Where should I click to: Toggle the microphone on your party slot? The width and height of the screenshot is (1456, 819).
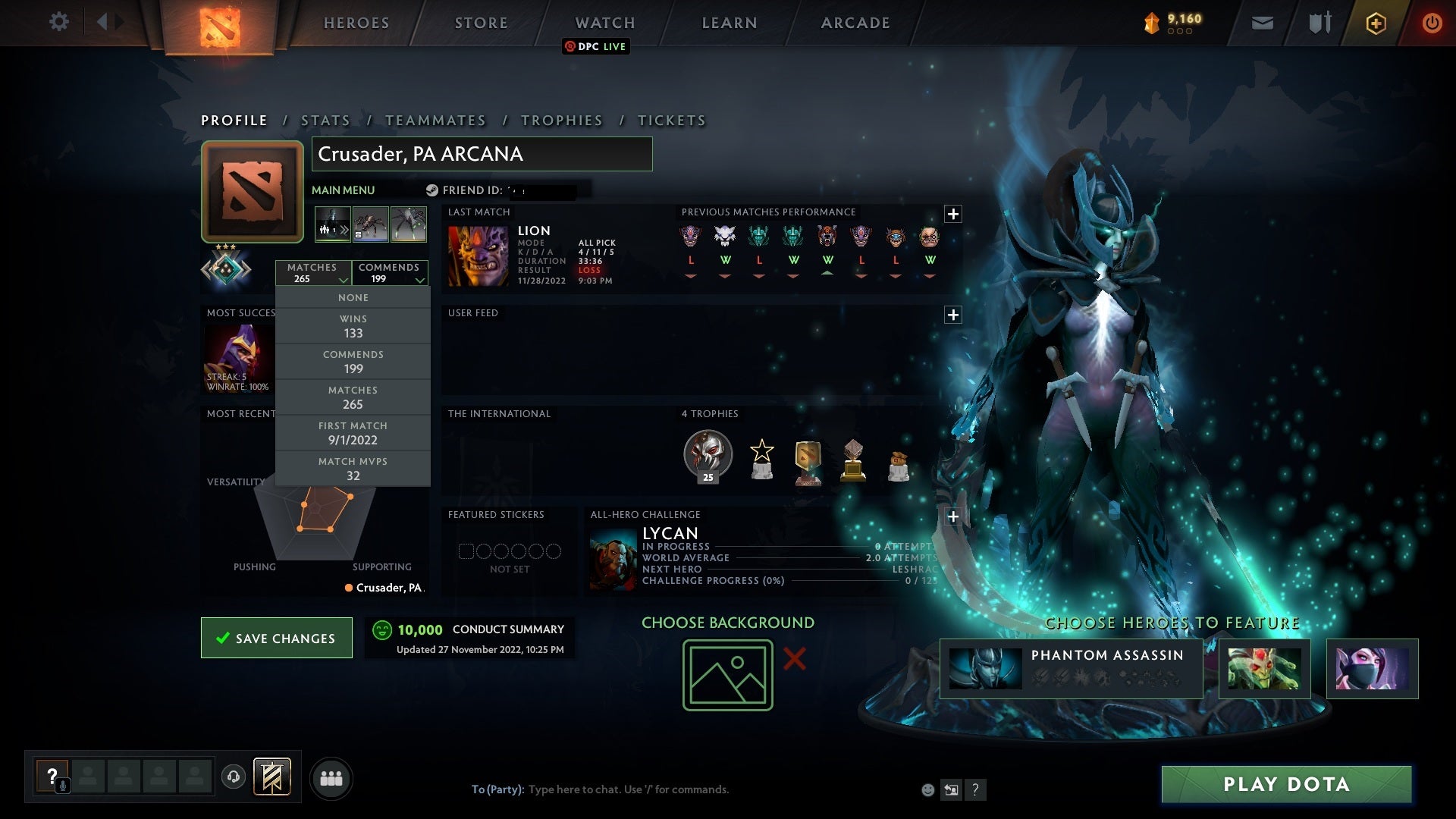[x=62, y=785]
